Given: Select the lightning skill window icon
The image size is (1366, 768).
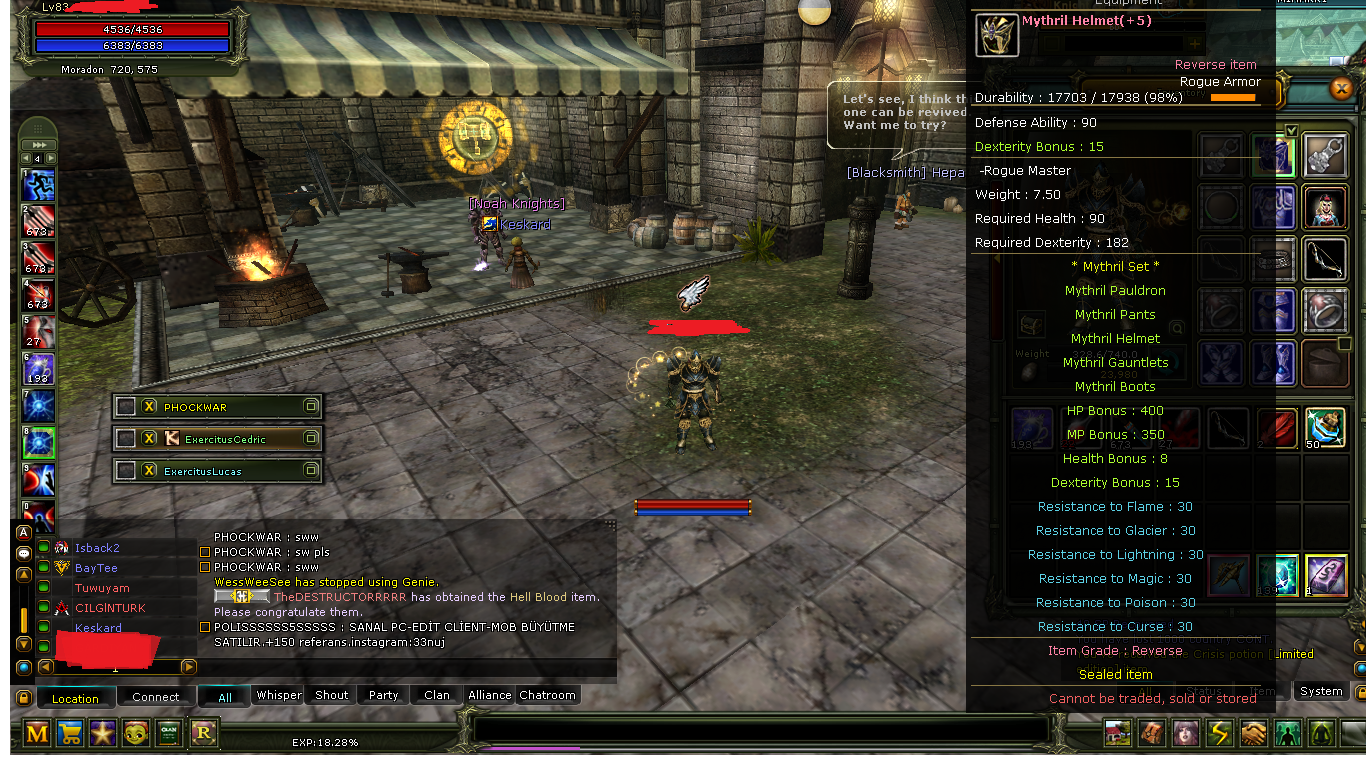Looking at the screenshot, I should (1221, 733).
